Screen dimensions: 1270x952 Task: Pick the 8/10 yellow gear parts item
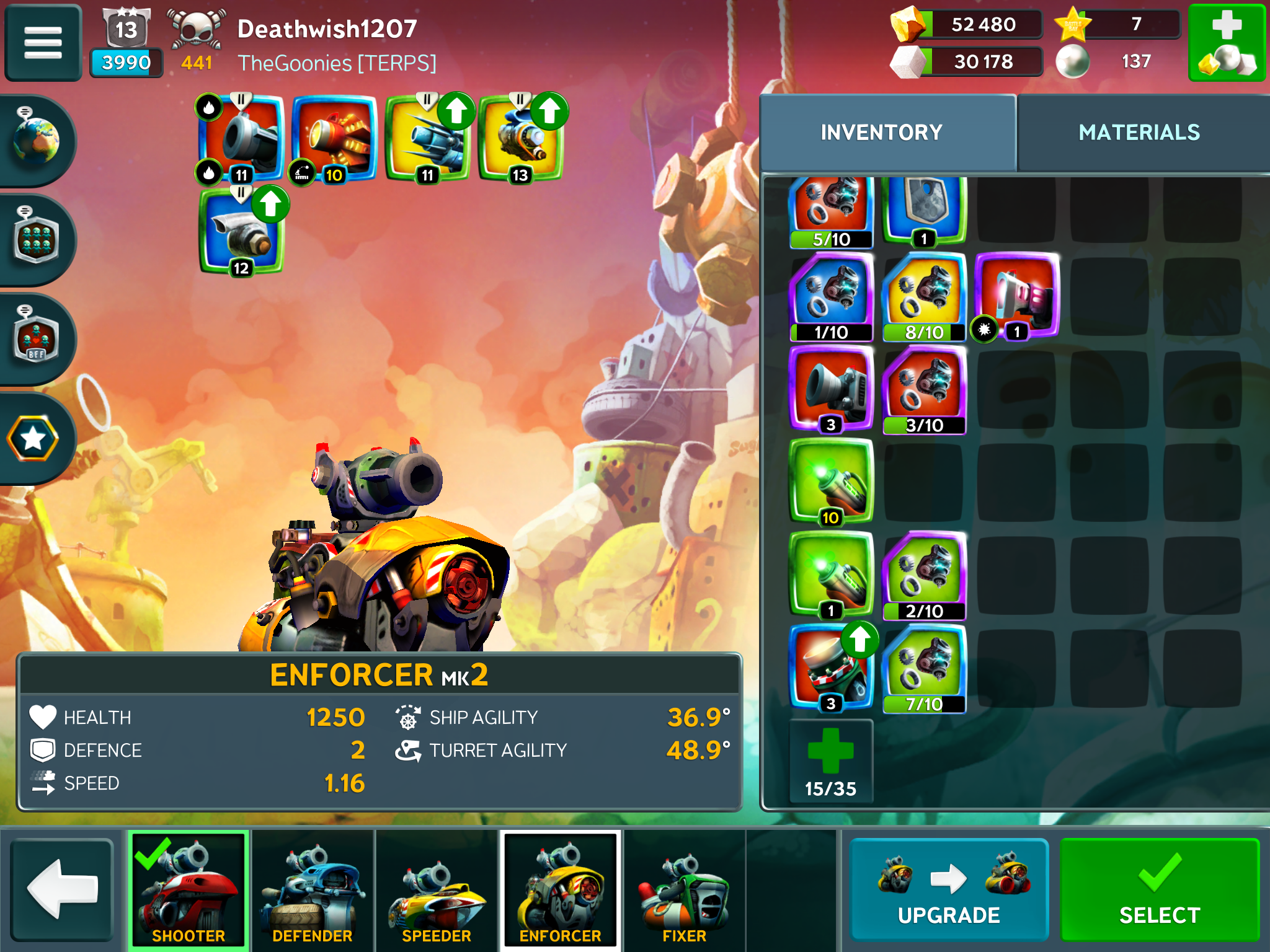(924, 296)
